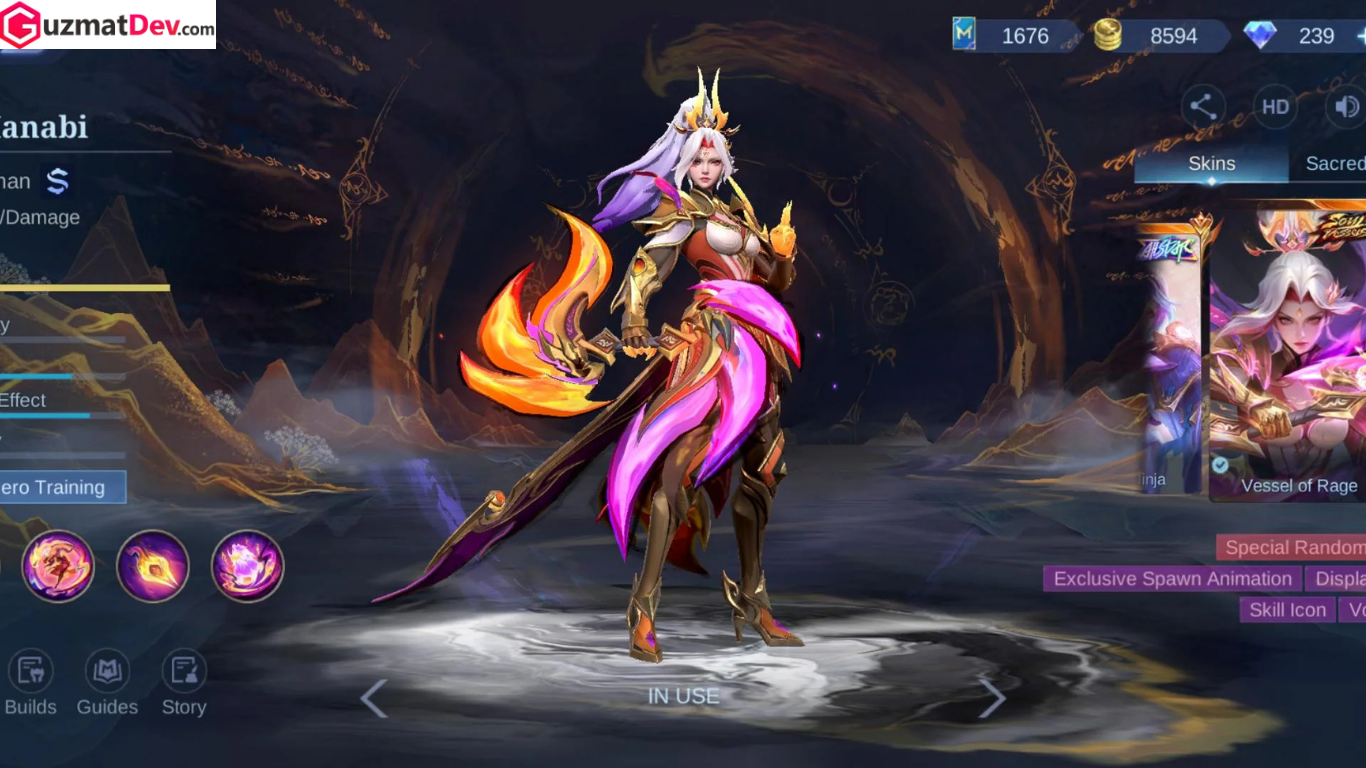1366x768 pixels.
Task: Open the Hero Training button
Action: (62, 487)
